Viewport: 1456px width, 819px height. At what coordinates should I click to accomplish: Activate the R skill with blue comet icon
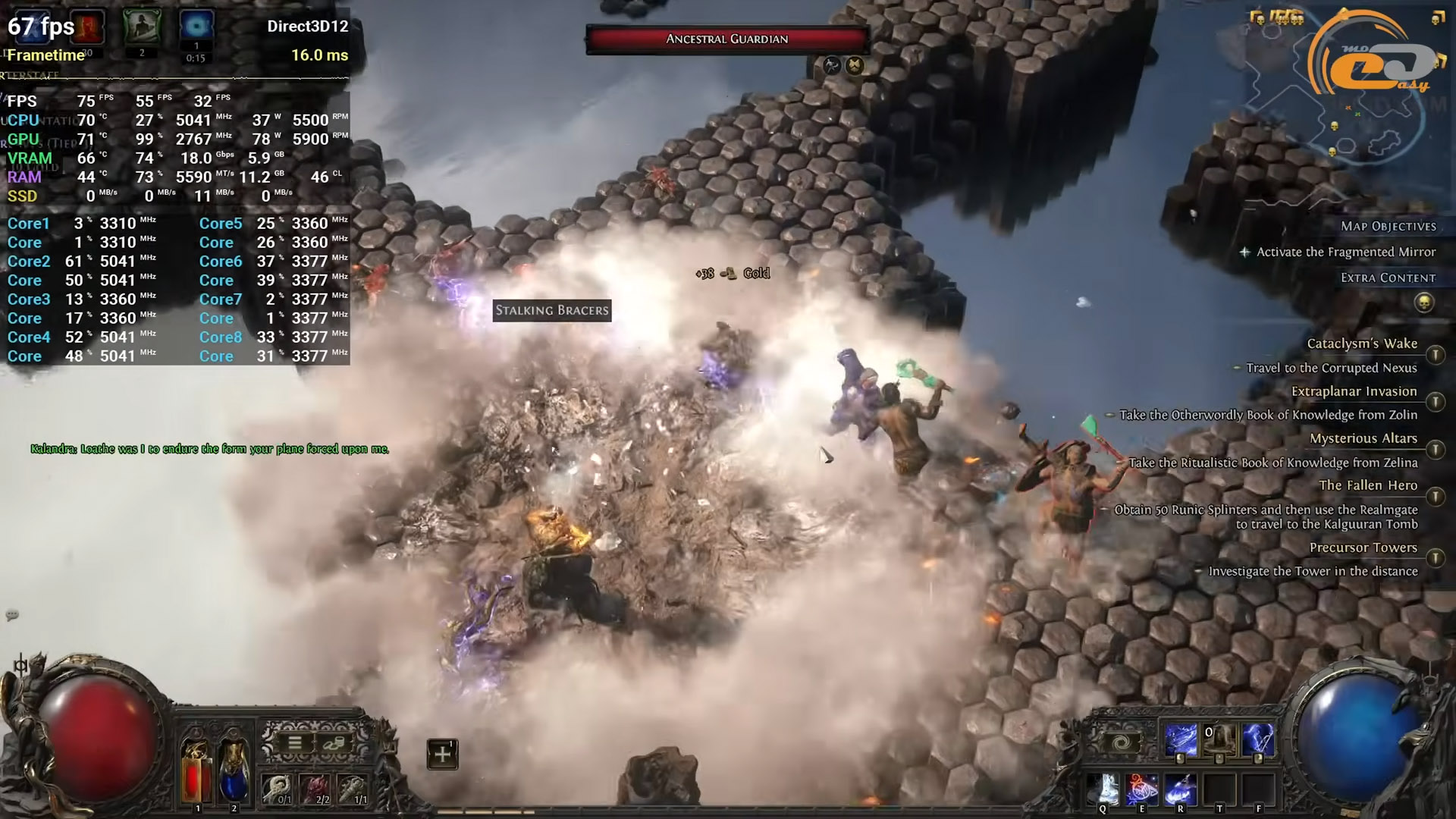[1181, 790]
